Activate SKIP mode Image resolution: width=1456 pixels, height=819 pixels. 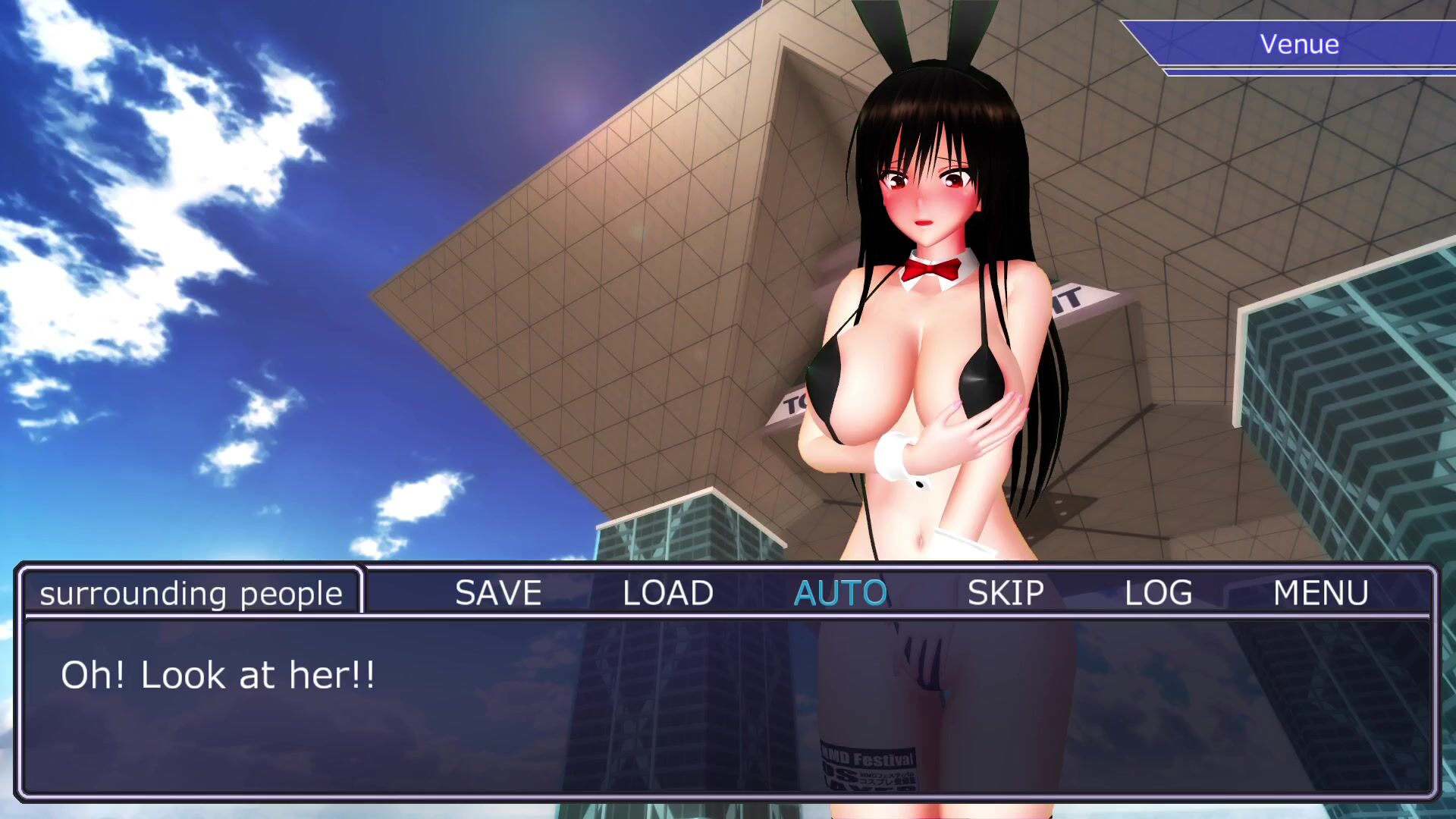click(1006, 593)
